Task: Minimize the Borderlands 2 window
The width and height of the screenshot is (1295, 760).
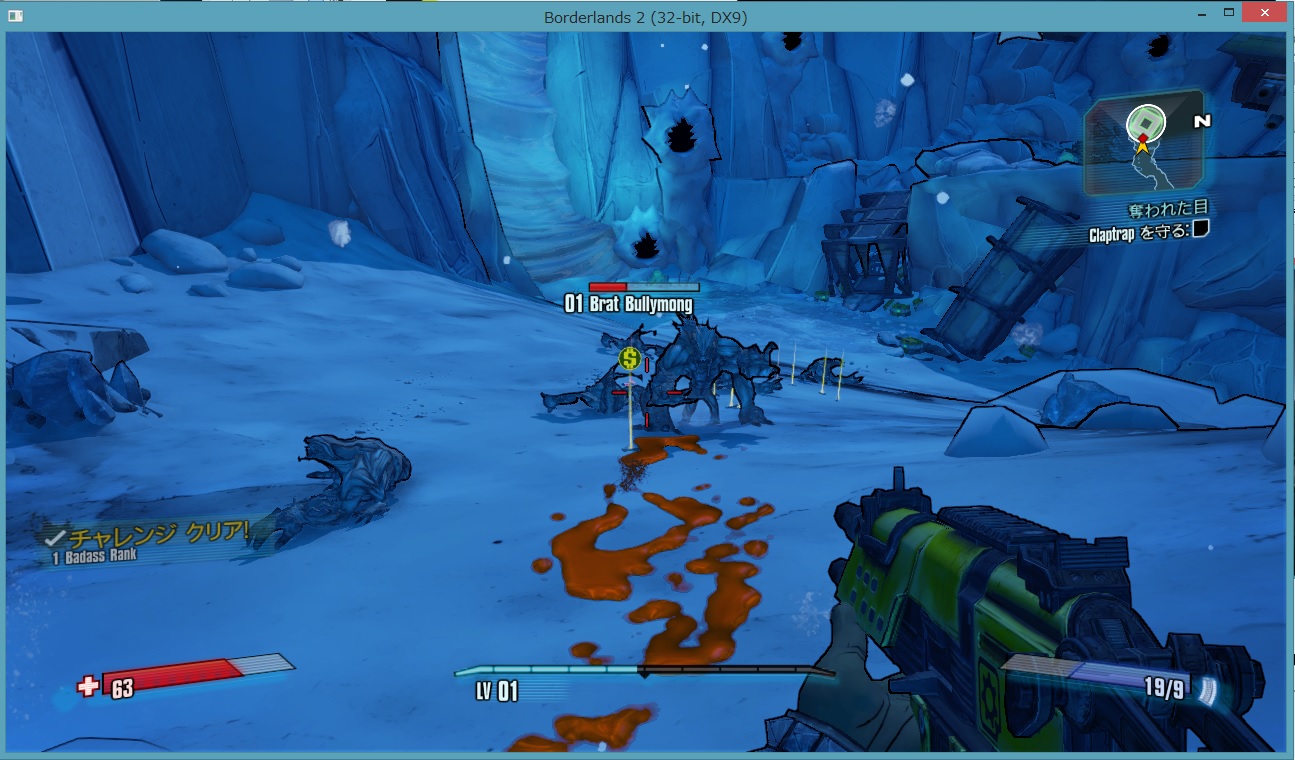Action: click(x=1200, y=13)
